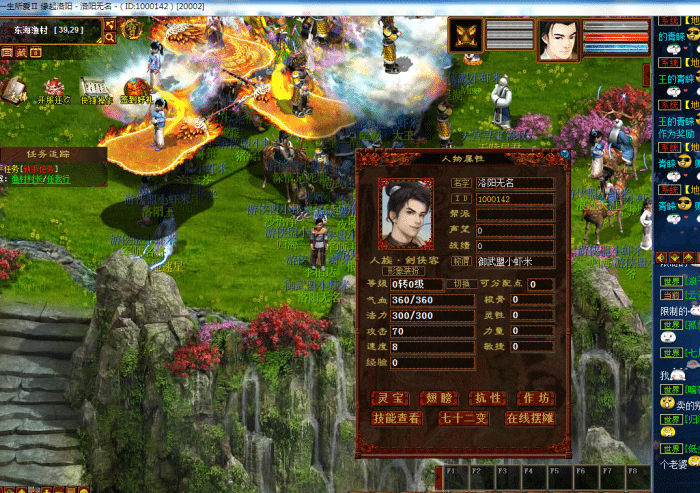
Task: Open the 作坊 workshop button
Action: coord(535,398)
